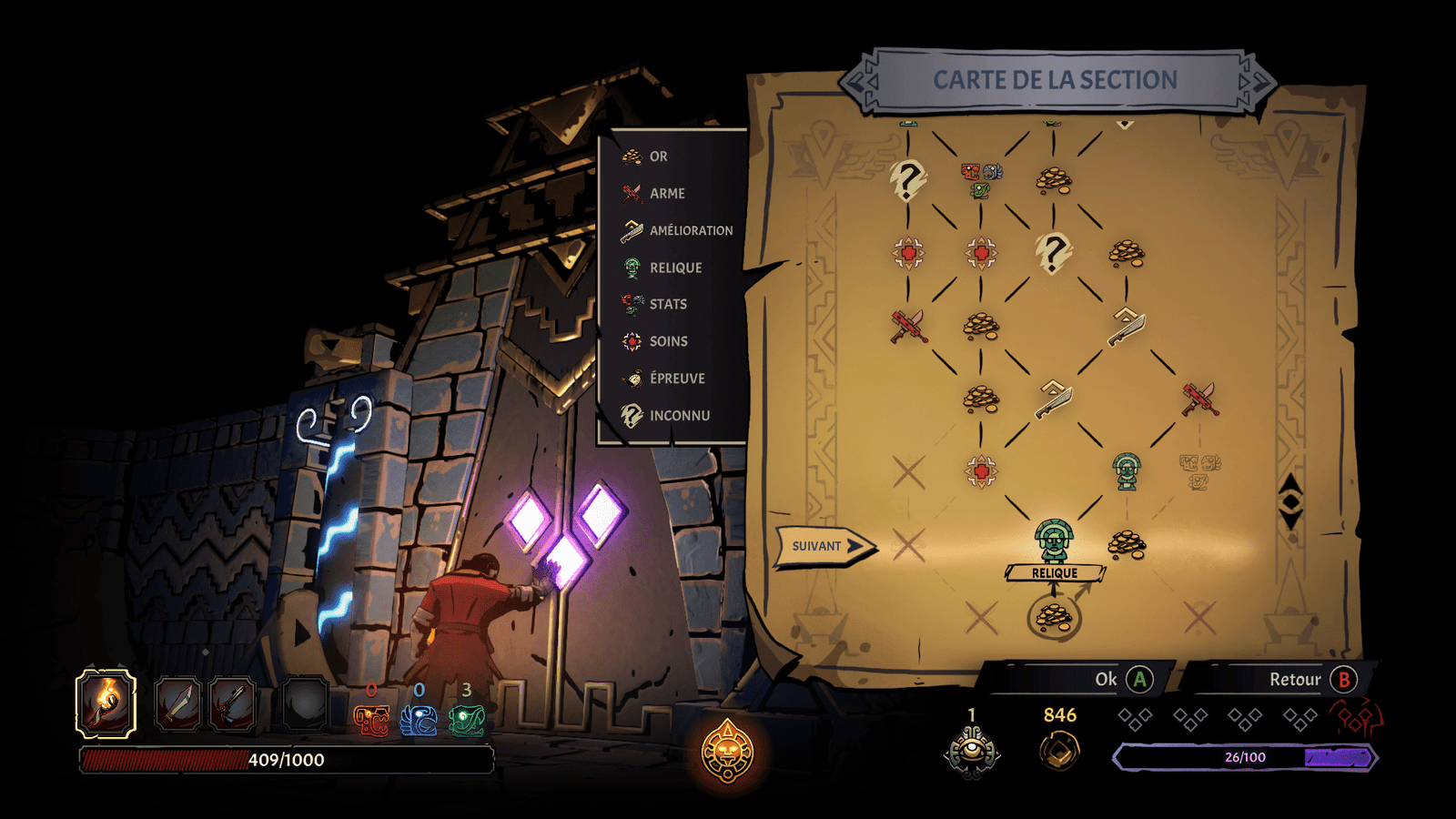Choose the OR entry in the legend
The image size is (1456, 819).
[658, 157]
